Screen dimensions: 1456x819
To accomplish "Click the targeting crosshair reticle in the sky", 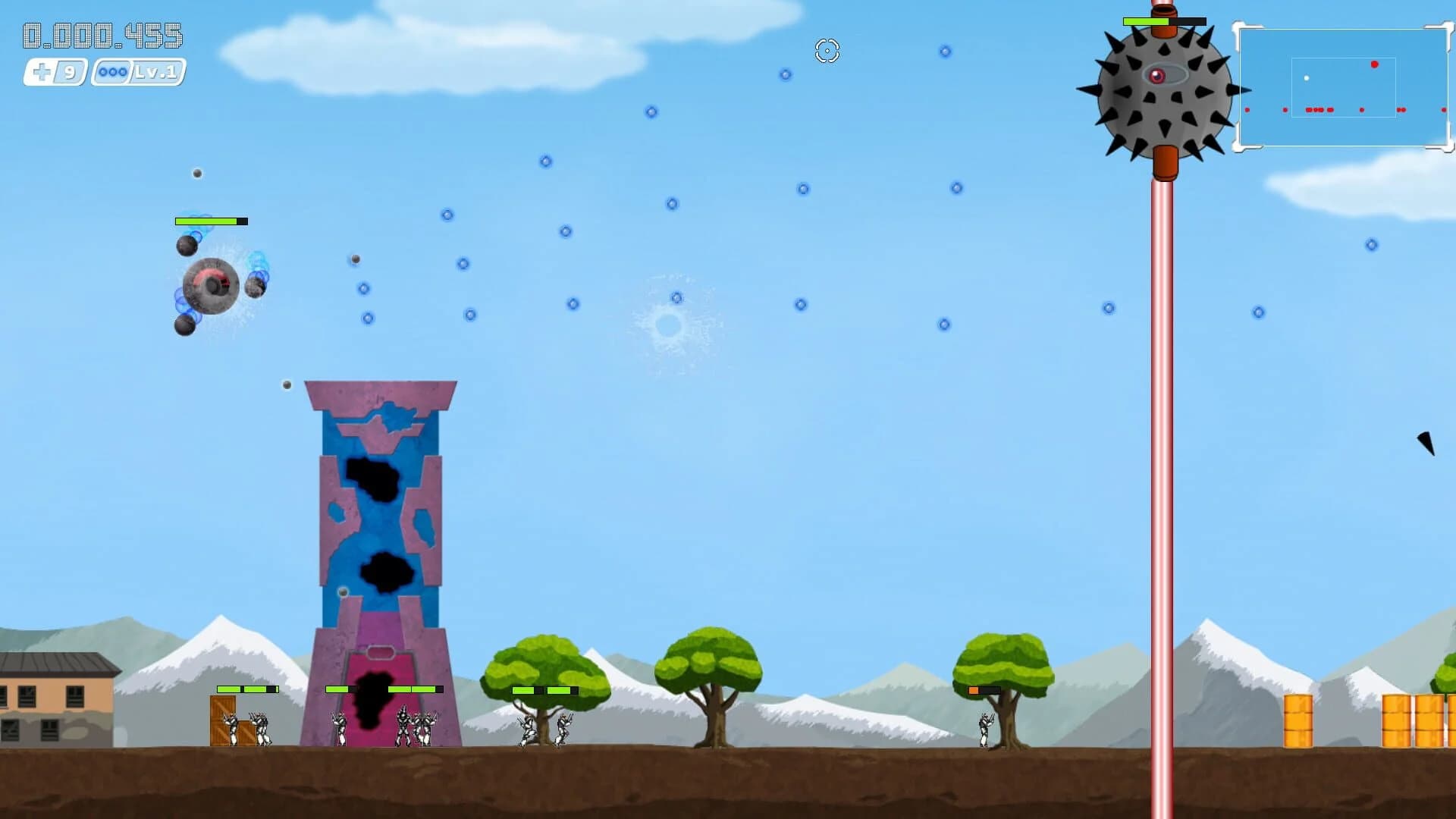I will (x=827, y=52).
